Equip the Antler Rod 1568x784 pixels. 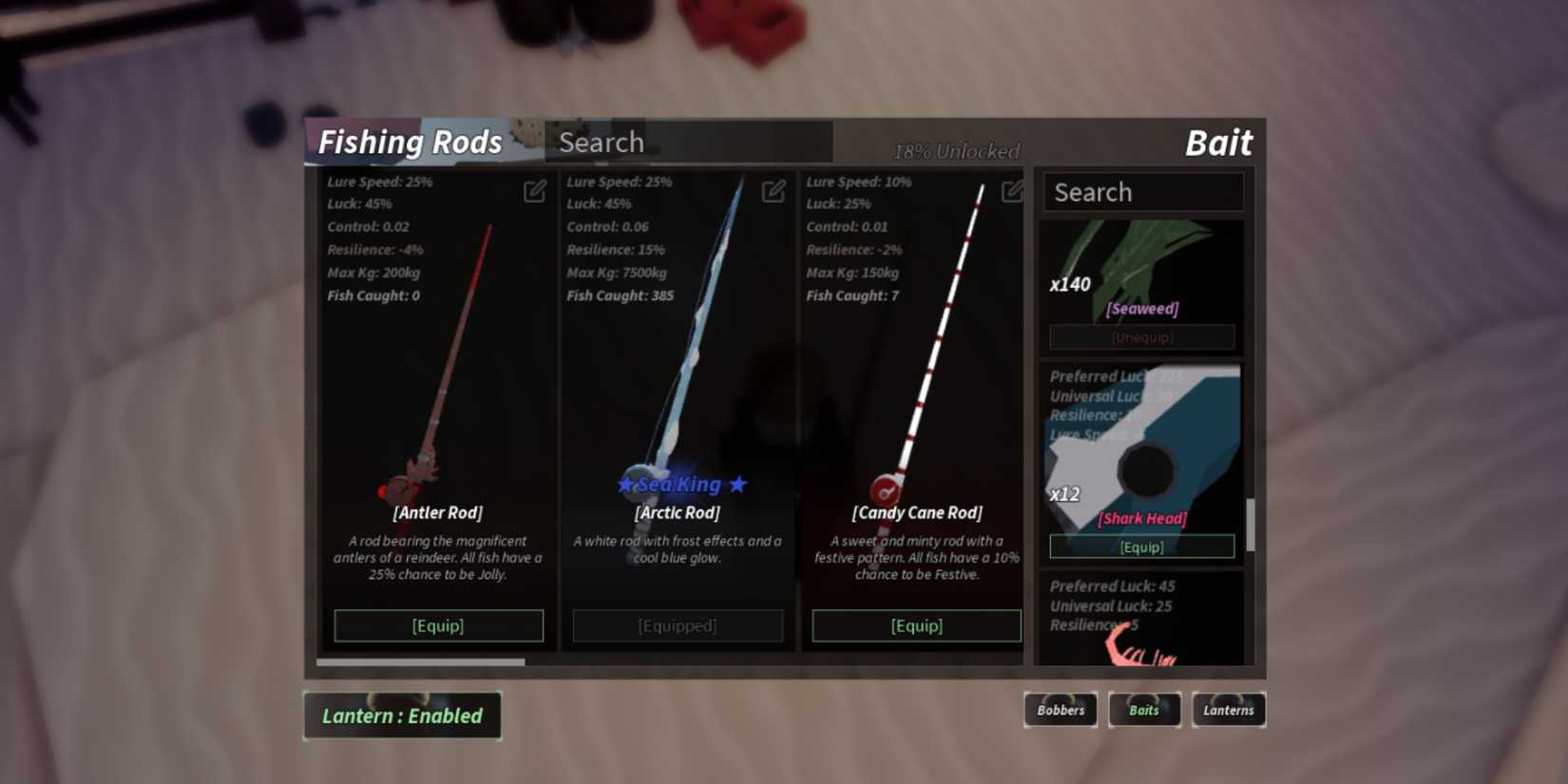438,625
